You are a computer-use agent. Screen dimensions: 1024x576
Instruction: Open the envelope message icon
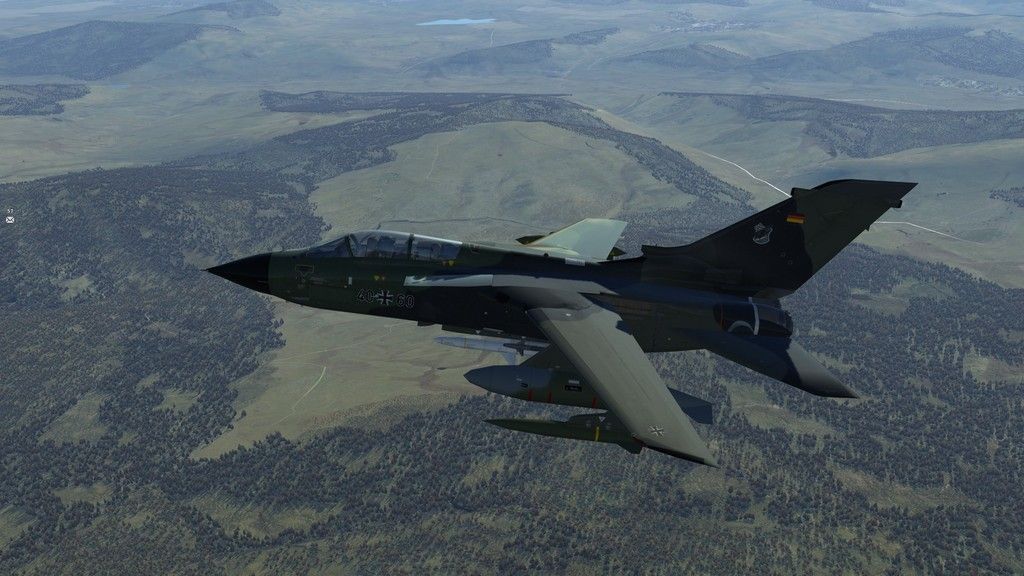(9, 219)
